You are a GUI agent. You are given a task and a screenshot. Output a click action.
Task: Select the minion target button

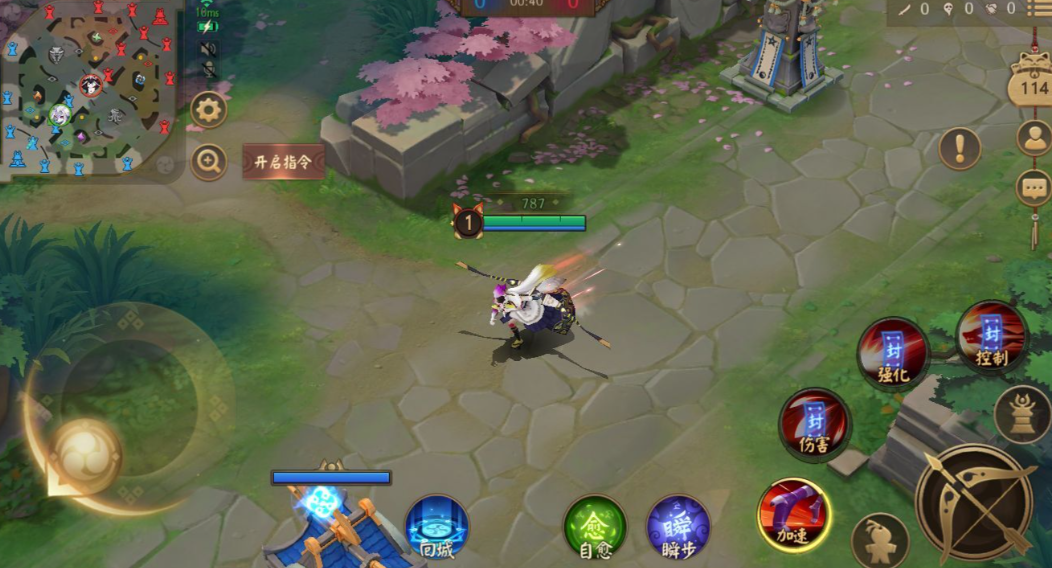pyautogui.click(x=880, y=541)
